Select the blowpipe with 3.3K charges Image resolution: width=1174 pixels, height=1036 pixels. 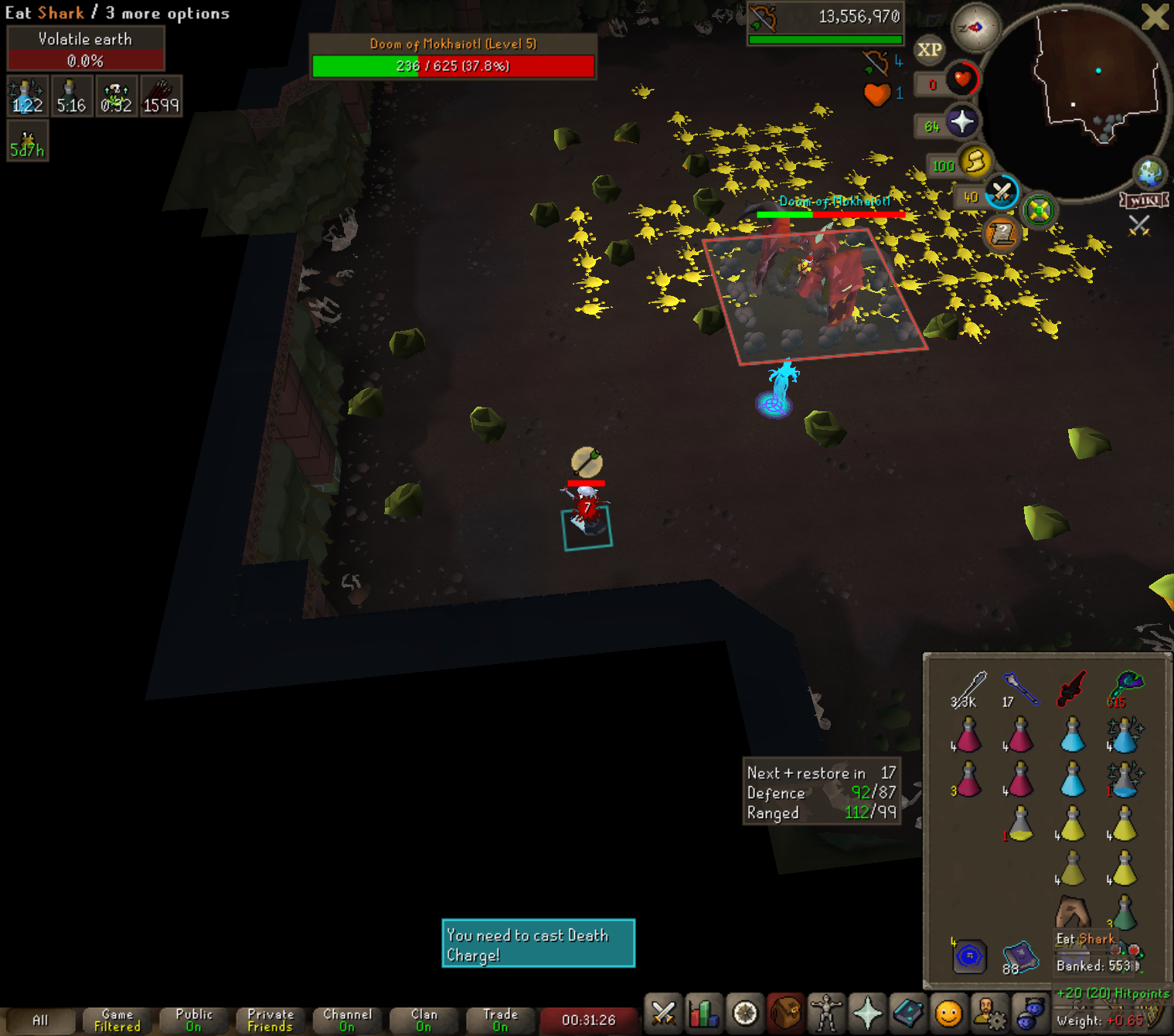point(968,687)
